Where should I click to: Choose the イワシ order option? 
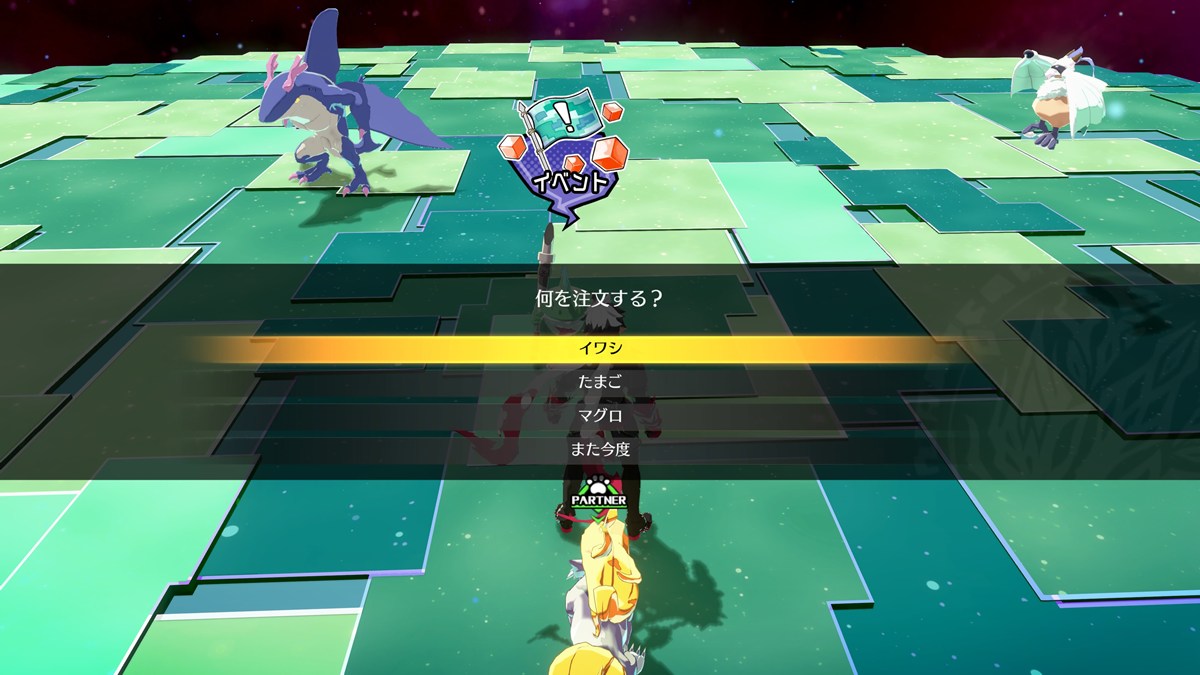[600, 349]
